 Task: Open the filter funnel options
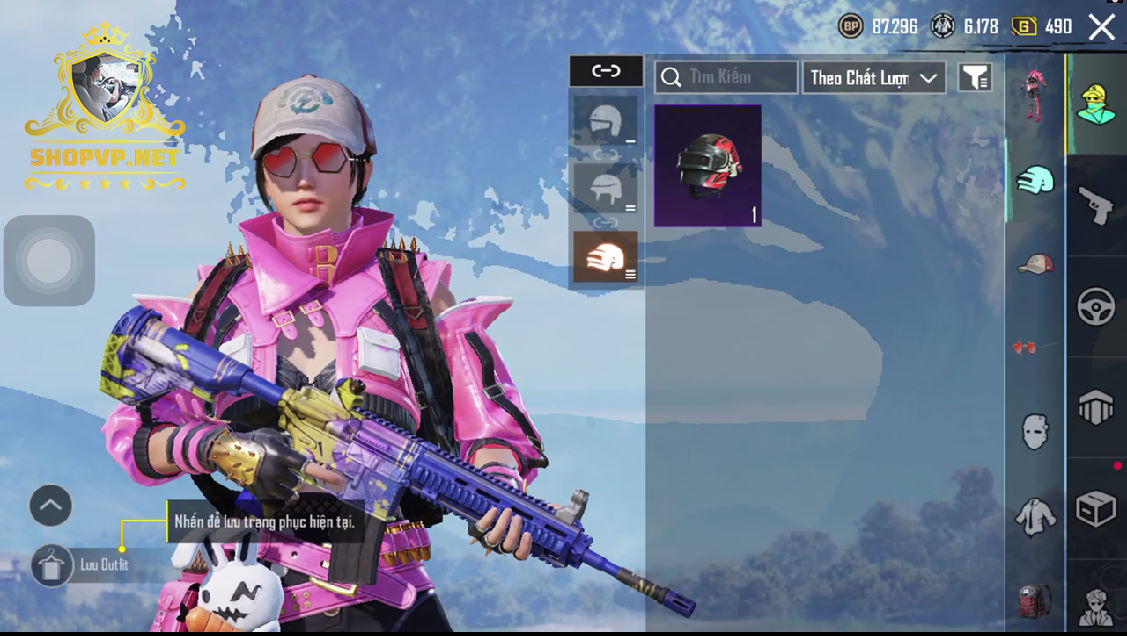[975, 77]
